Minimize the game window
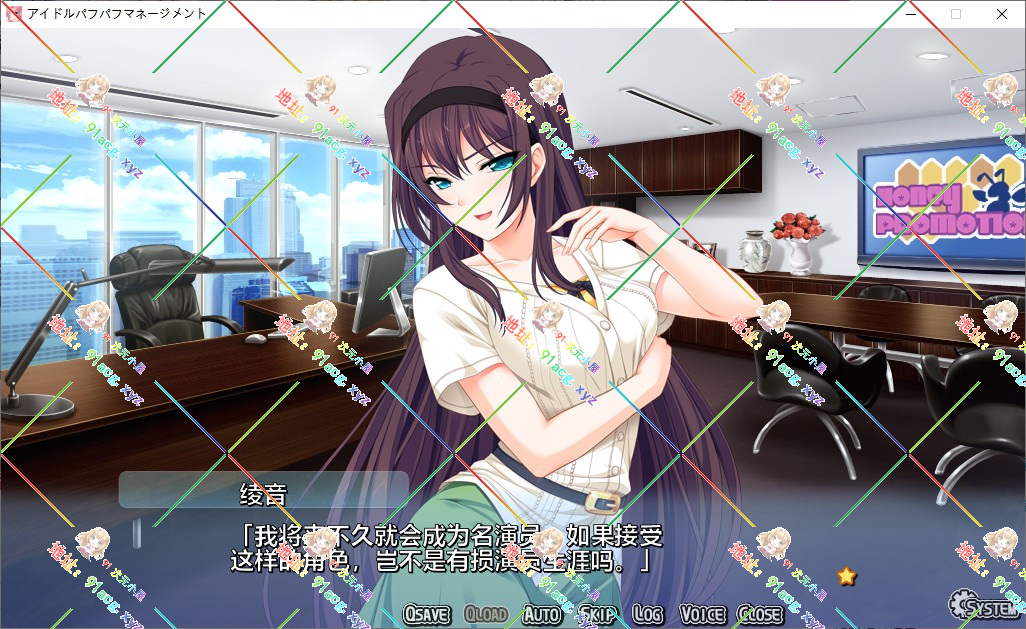Screen dimensions: 1026x629 pos(910,14)
